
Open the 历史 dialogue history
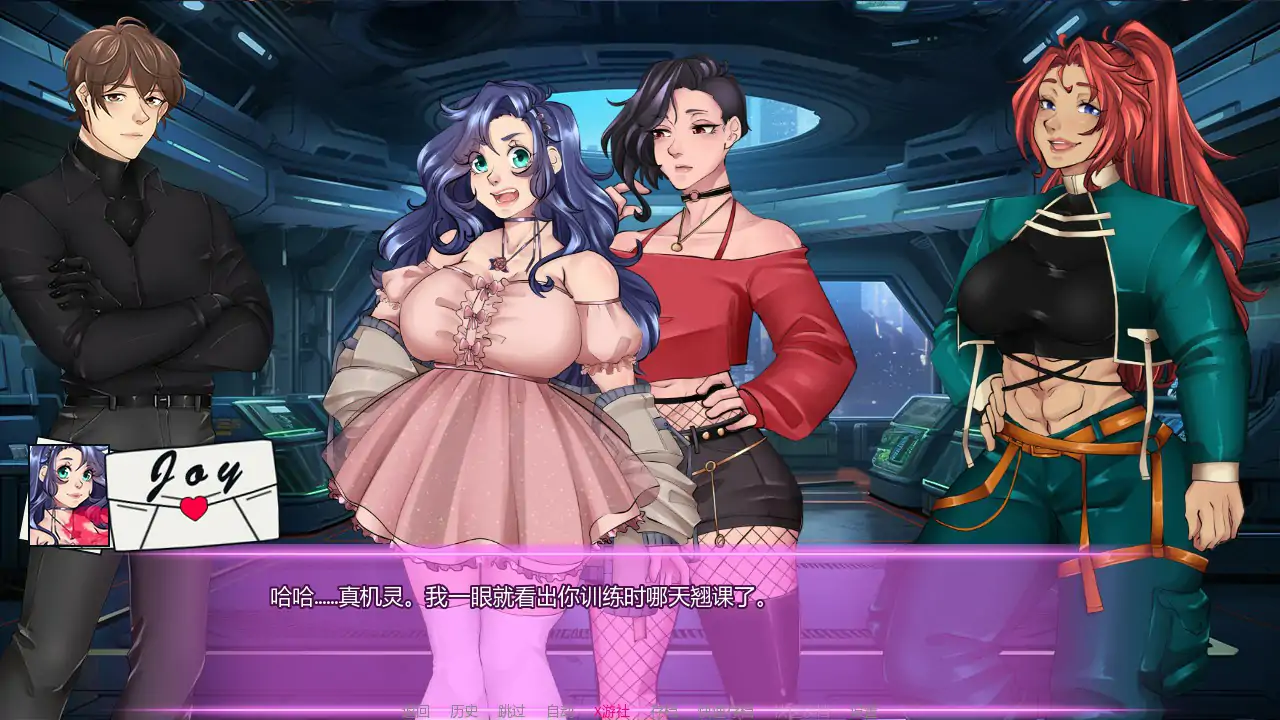pyautogui.click(x=464, y=712)
